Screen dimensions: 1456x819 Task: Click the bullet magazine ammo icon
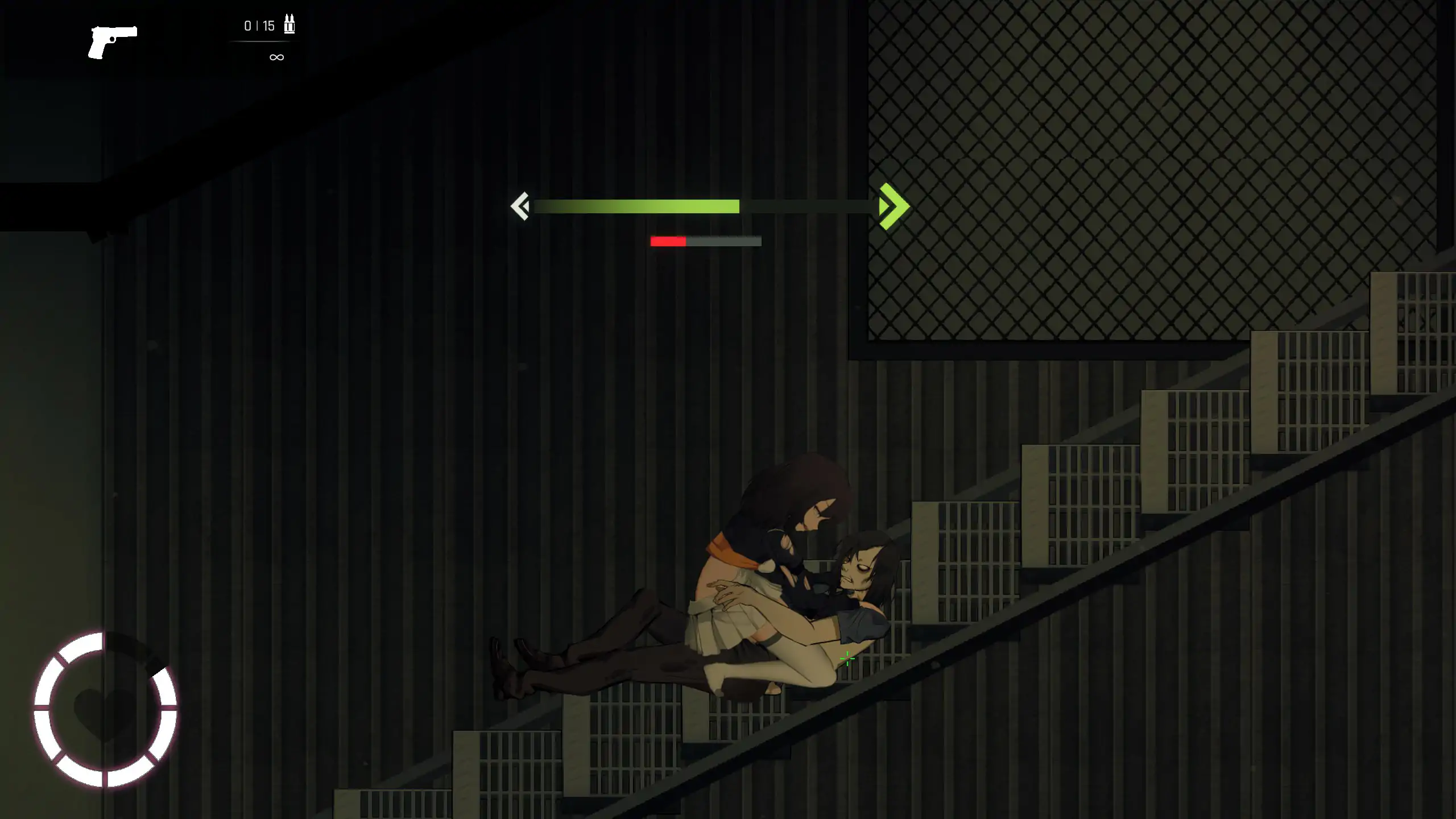tap(290, 25)
